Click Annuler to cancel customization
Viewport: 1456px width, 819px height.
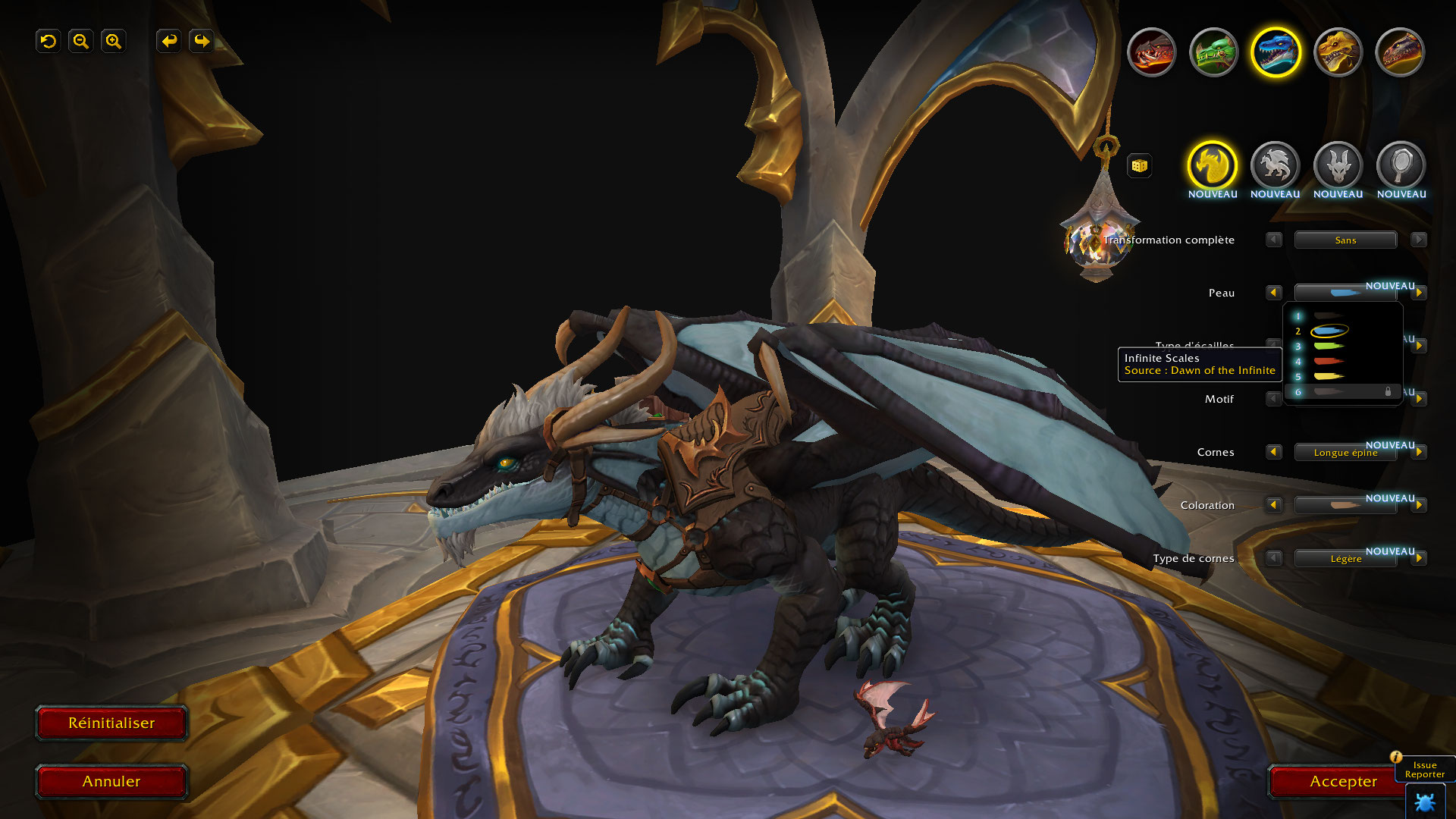pos(111,781)
